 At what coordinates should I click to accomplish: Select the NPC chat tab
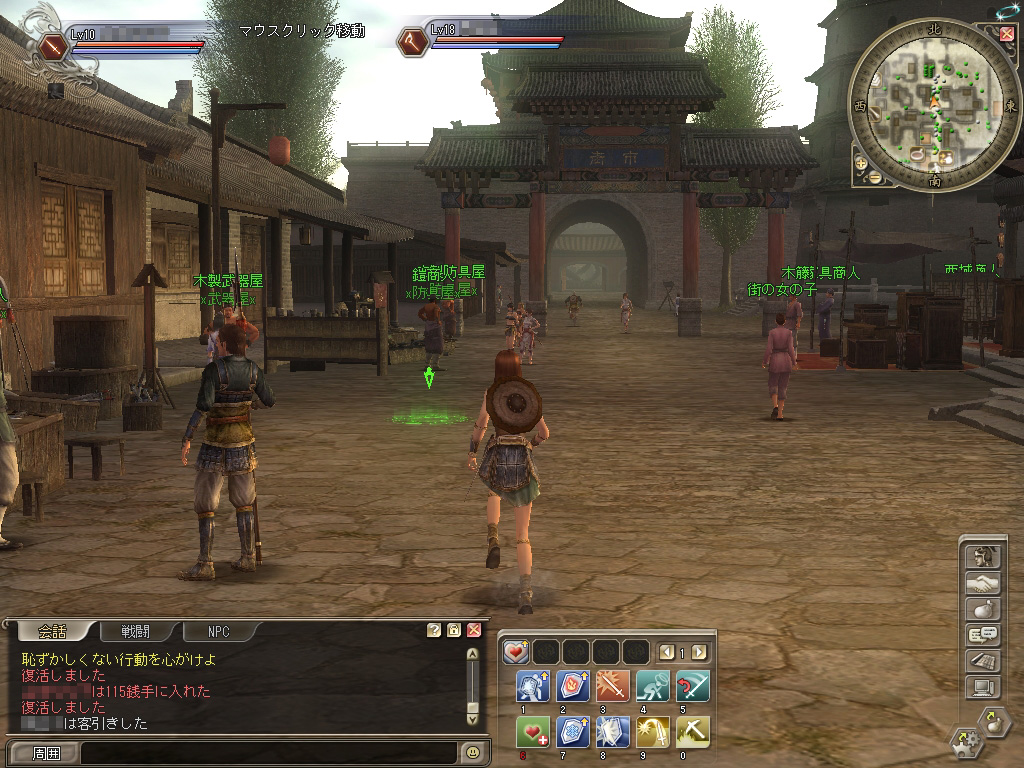point(219,631)
